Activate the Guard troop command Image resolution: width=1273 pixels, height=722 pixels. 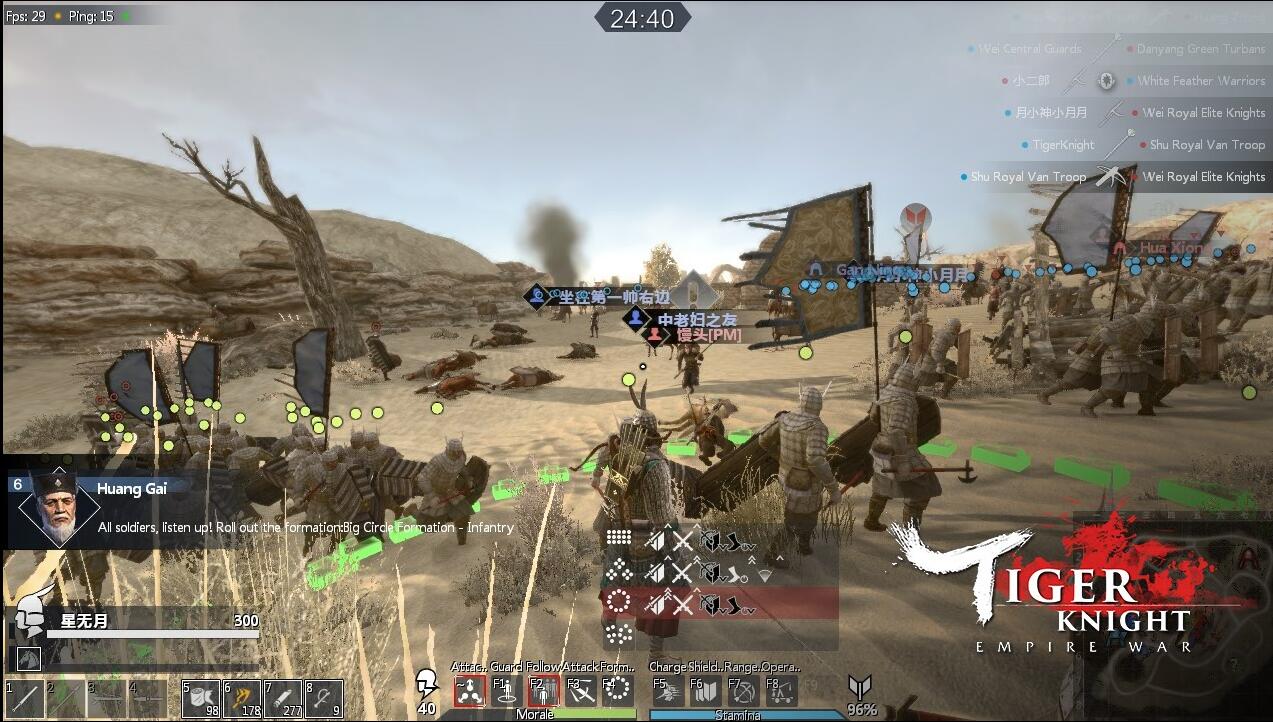[x=507, y=690]
